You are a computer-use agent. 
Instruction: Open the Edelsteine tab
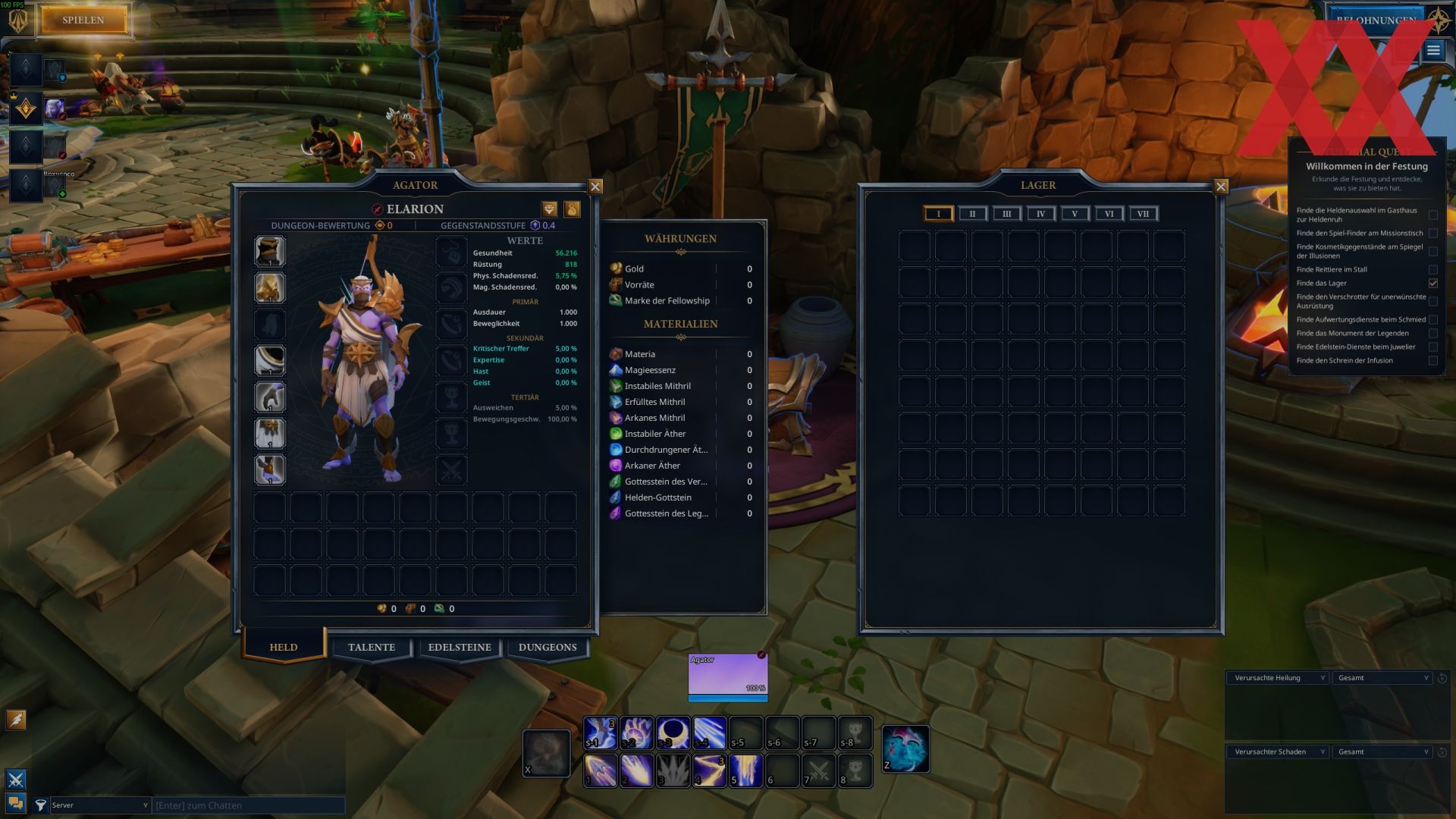pyautogui.click(x=460, y=648)
